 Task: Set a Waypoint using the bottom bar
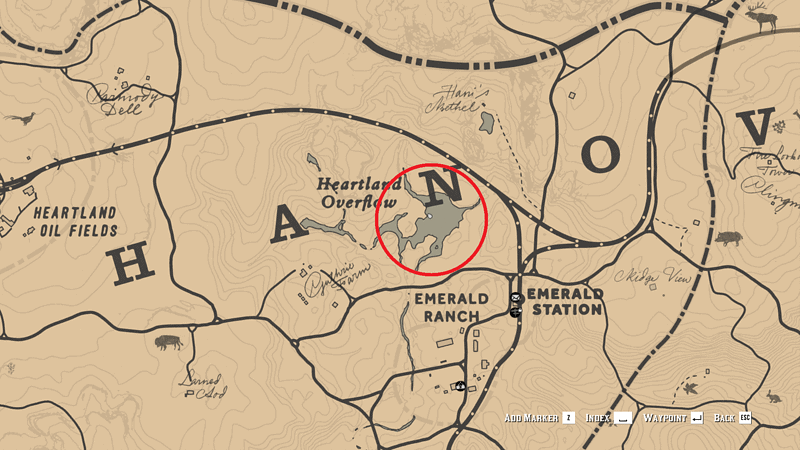(x=673, y=417)
